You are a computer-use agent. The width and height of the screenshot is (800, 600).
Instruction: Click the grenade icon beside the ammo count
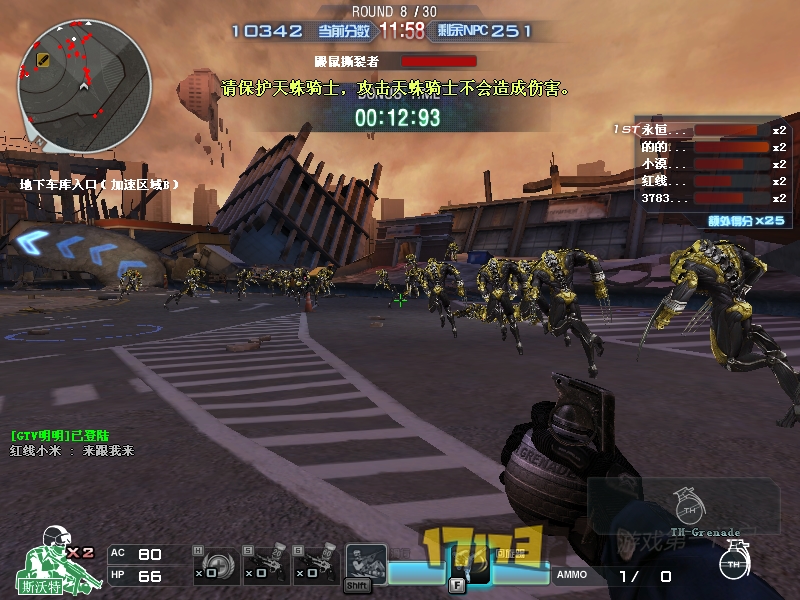[734, 564]
